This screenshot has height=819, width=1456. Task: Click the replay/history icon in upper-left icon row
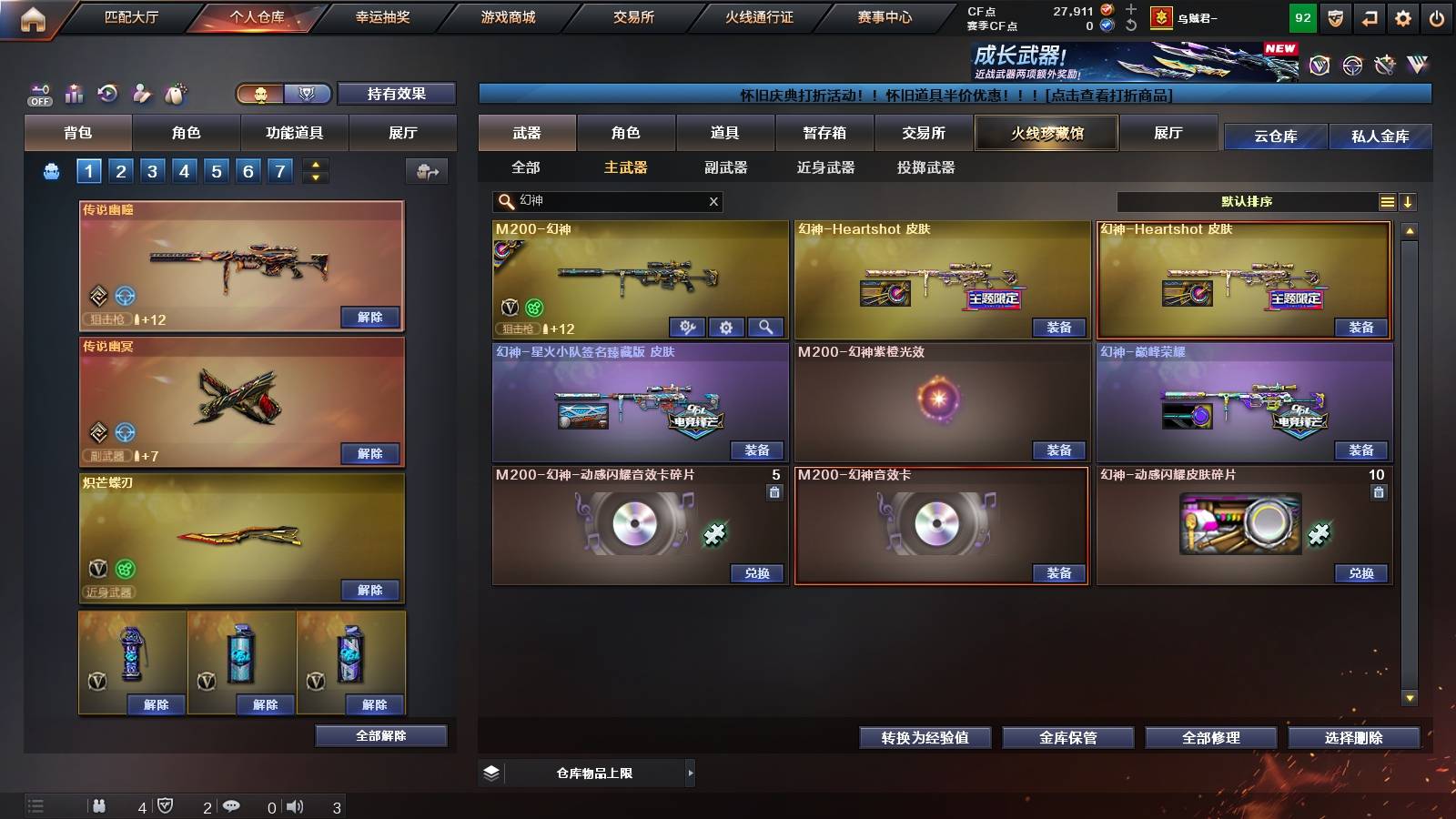pyautogui.click(x=106, y=92)
